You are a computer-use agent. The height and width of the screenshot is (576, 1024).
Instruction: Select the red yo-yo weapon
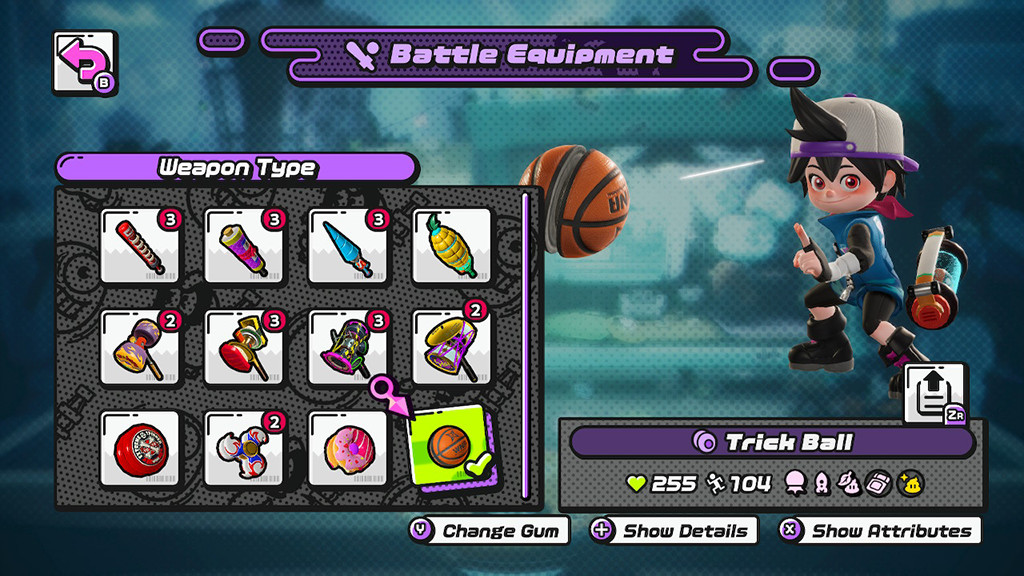pyautogui.click(x=140, y=448)
